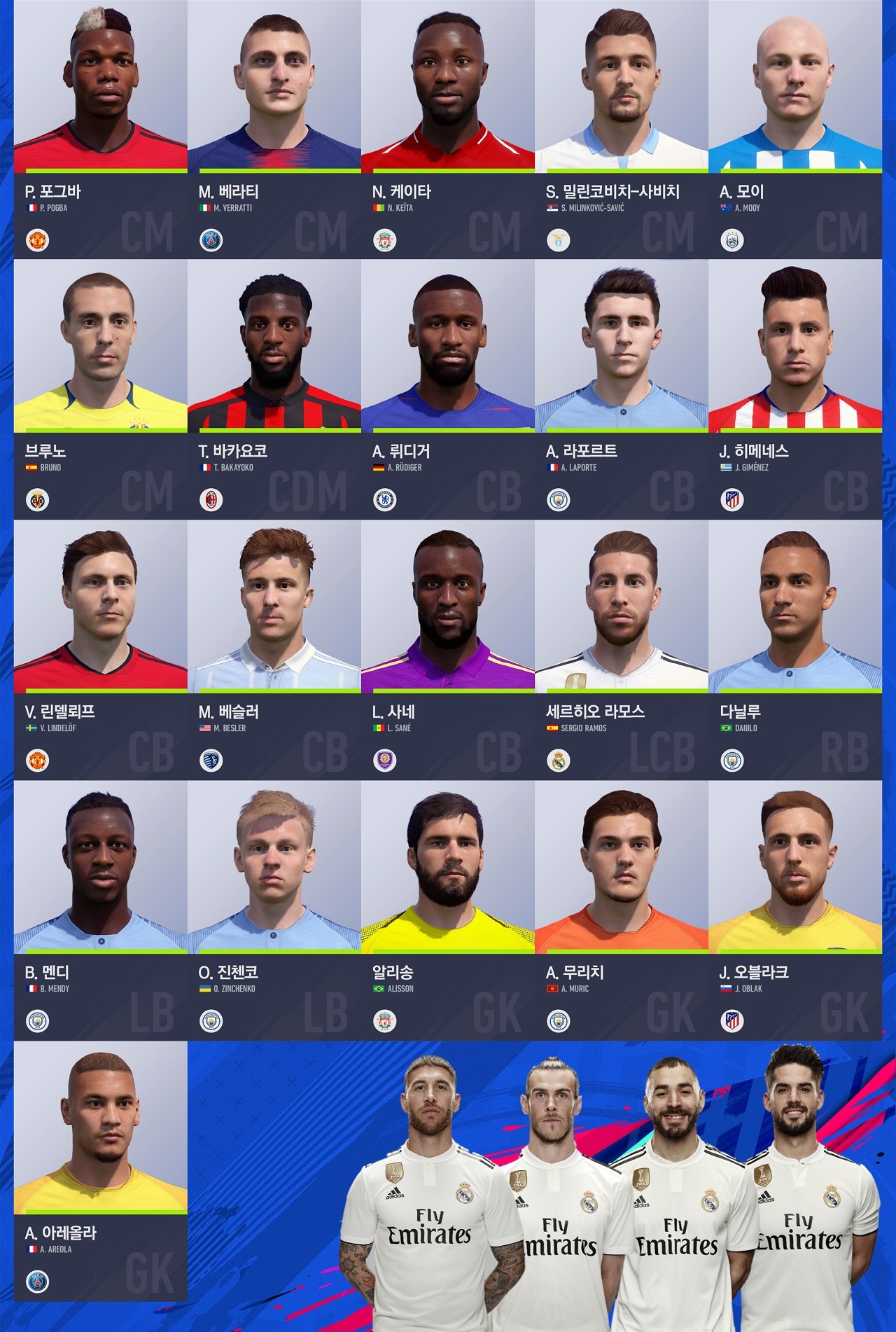The width and height of the screenshot is (896, 1332).
Task: Open the A. Rüdiger card
Action: pyautogui.click(x=447, y=389)
